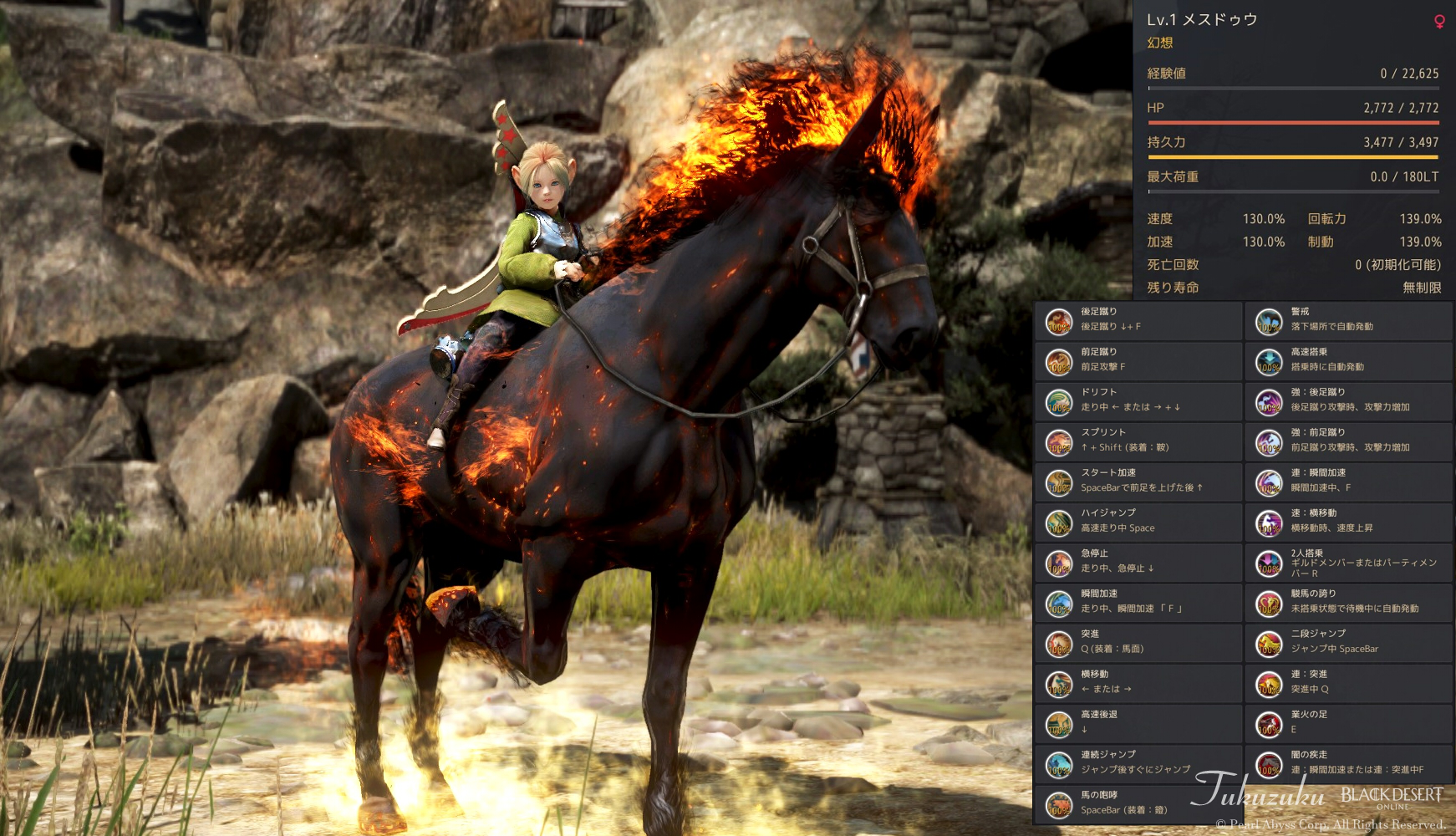Click the female gender symbol
The height and width of the screenshot is (836, 1456).
tap(1439, 20)
